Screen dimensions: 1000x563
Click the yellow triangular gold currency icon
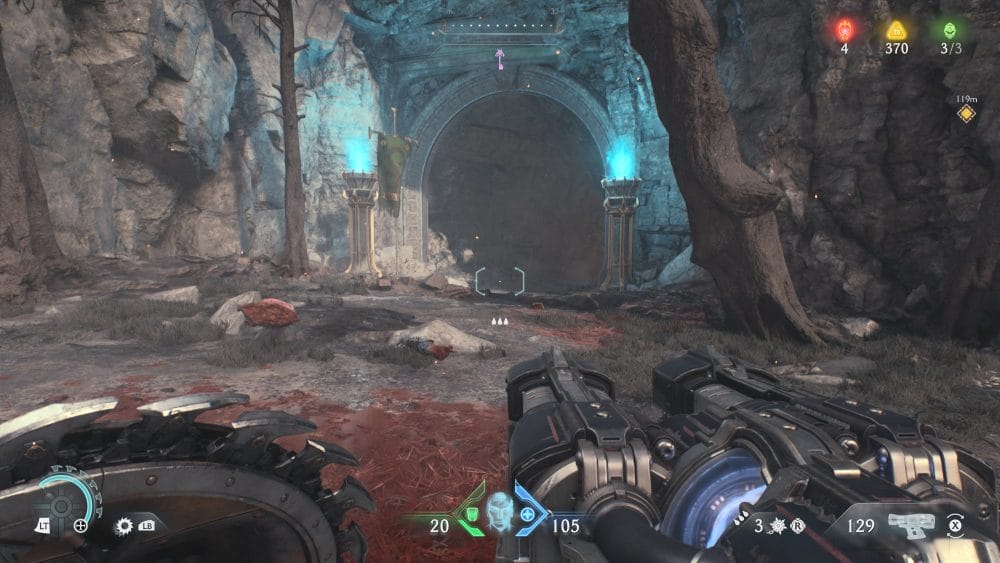pyautogui.click(x=896, y=30)
